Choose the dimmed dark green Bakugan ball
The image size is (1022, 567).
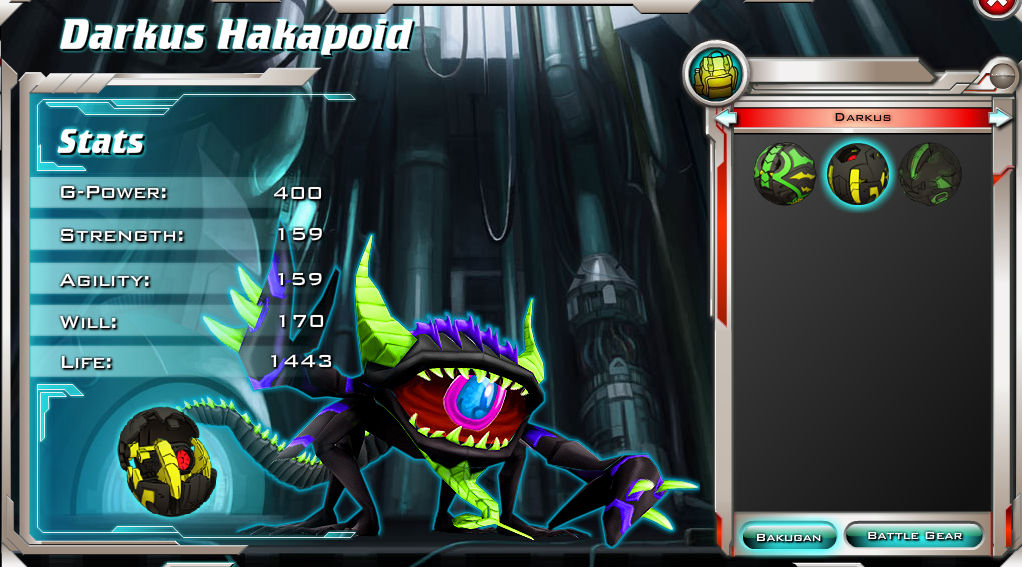pos(930,173)
